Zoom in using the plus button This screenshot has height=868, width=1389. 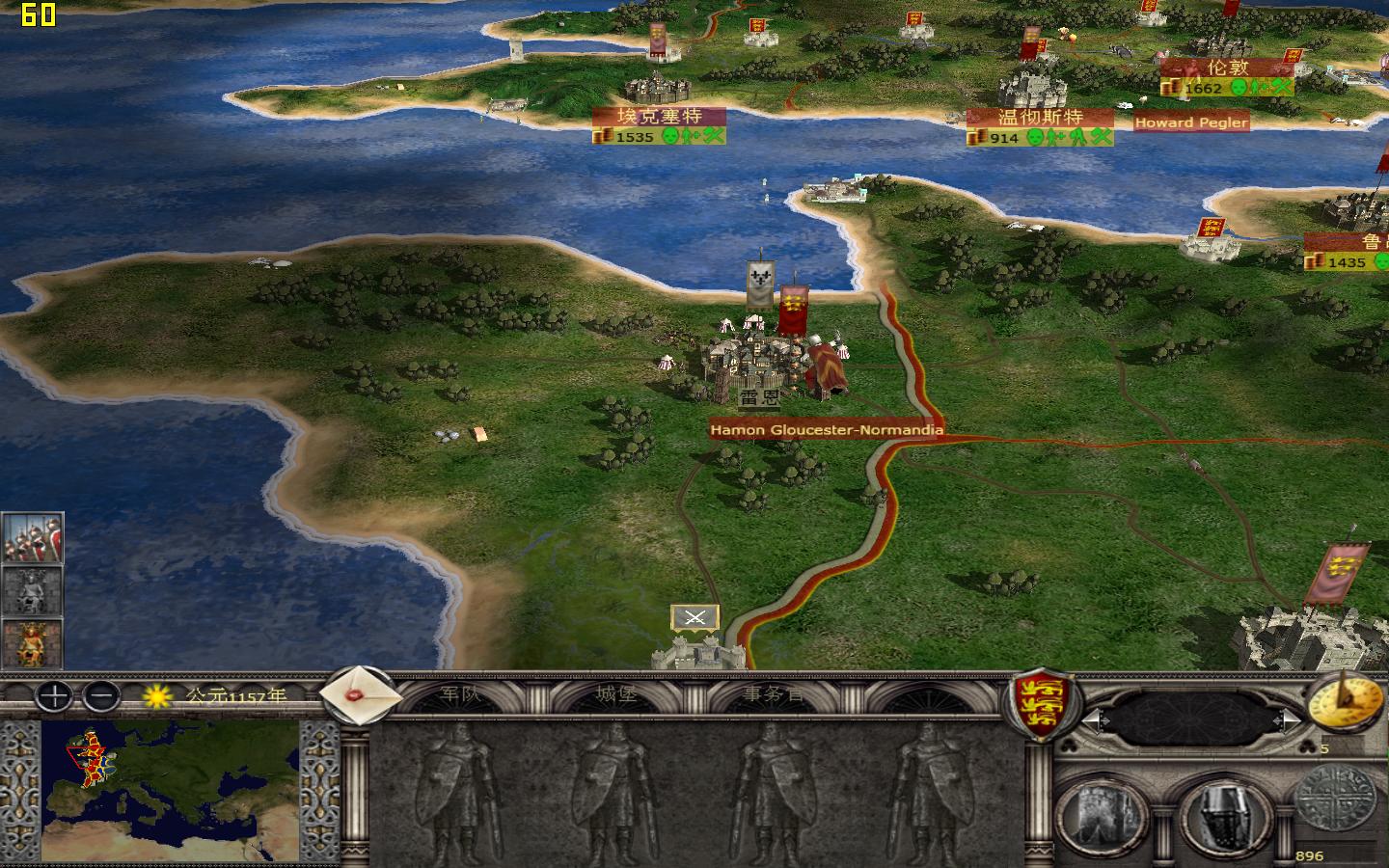coord(53,697)
